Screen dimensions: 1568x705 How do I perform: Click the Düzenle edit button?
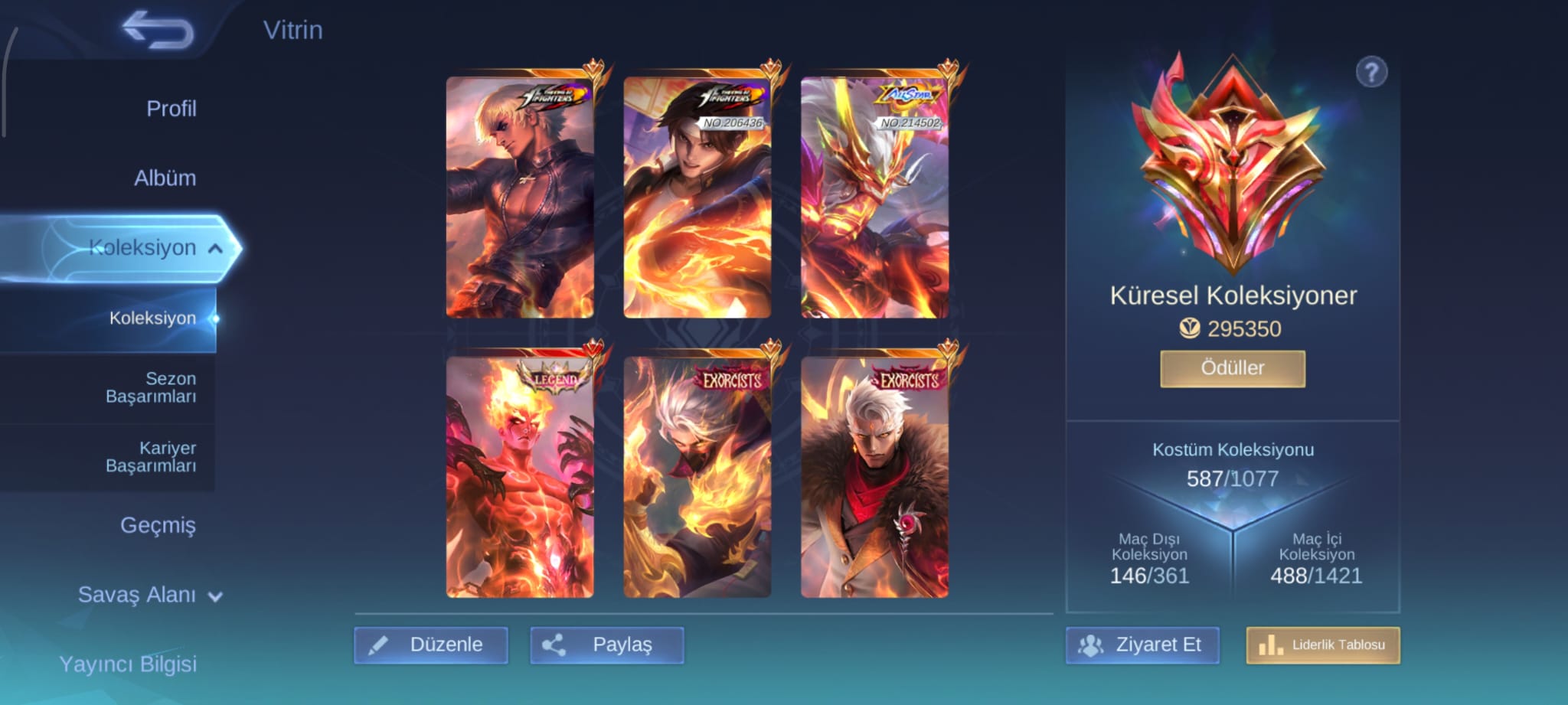(431, 645)
